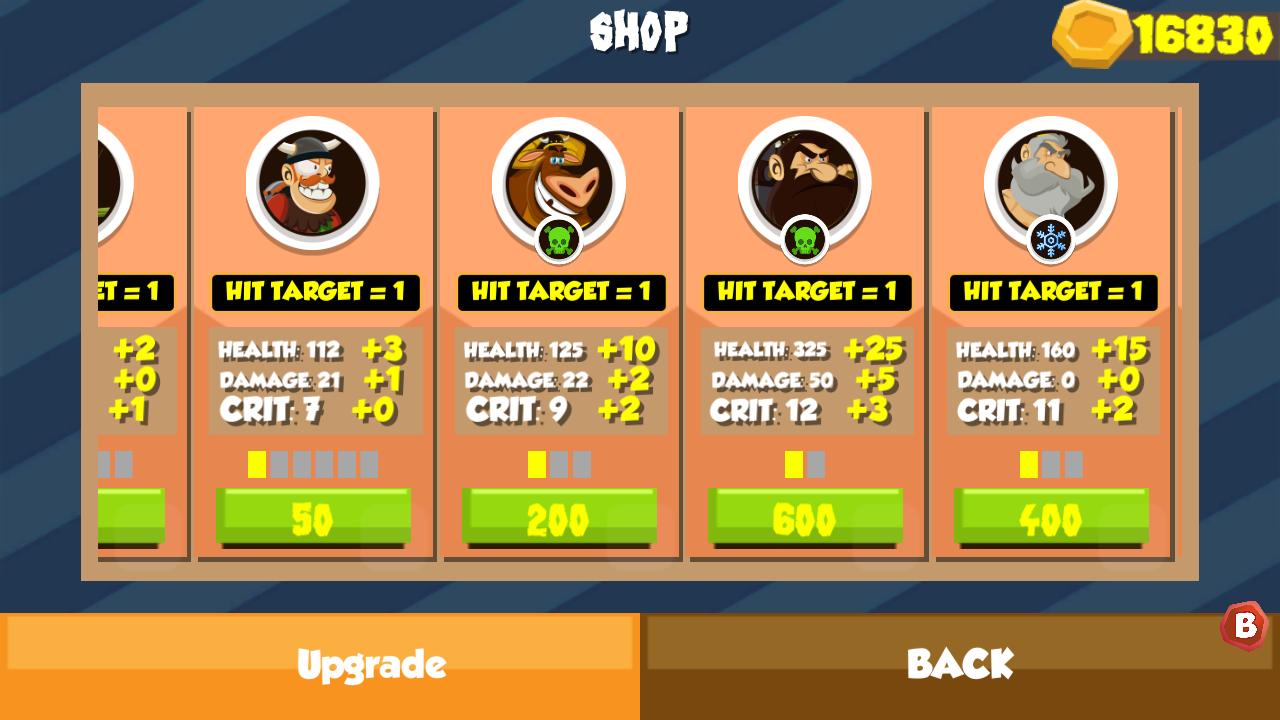Open the cow's HIT TARGET = 1 selector

[x=560, y=292]
